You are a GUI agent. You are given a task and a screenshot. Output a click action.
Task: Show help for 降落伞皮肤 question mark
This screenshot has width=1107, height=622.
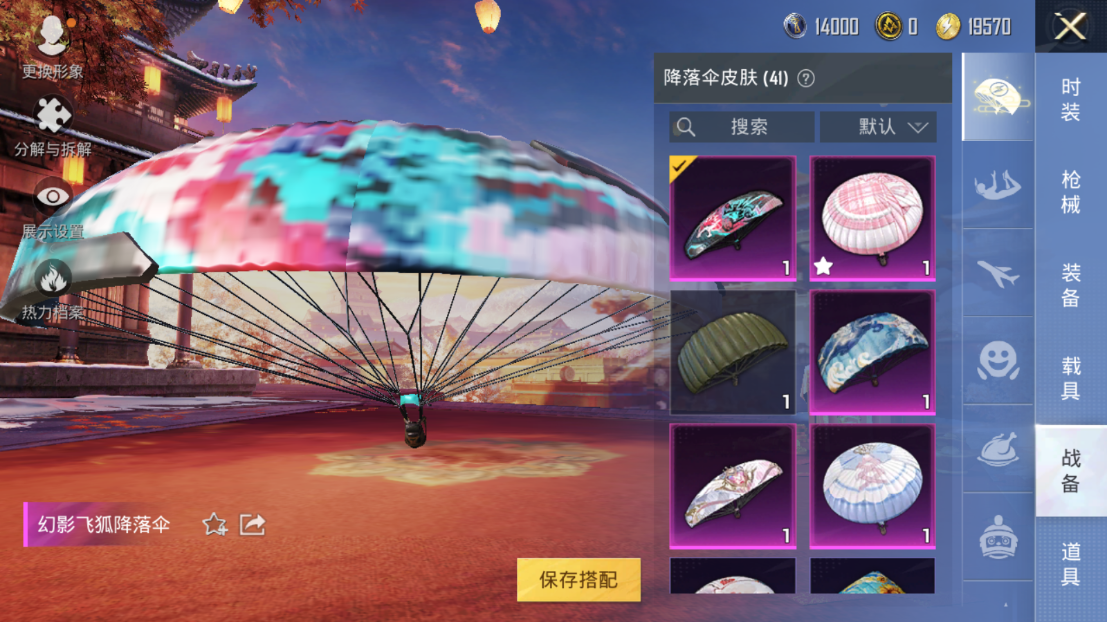(805, 78)
